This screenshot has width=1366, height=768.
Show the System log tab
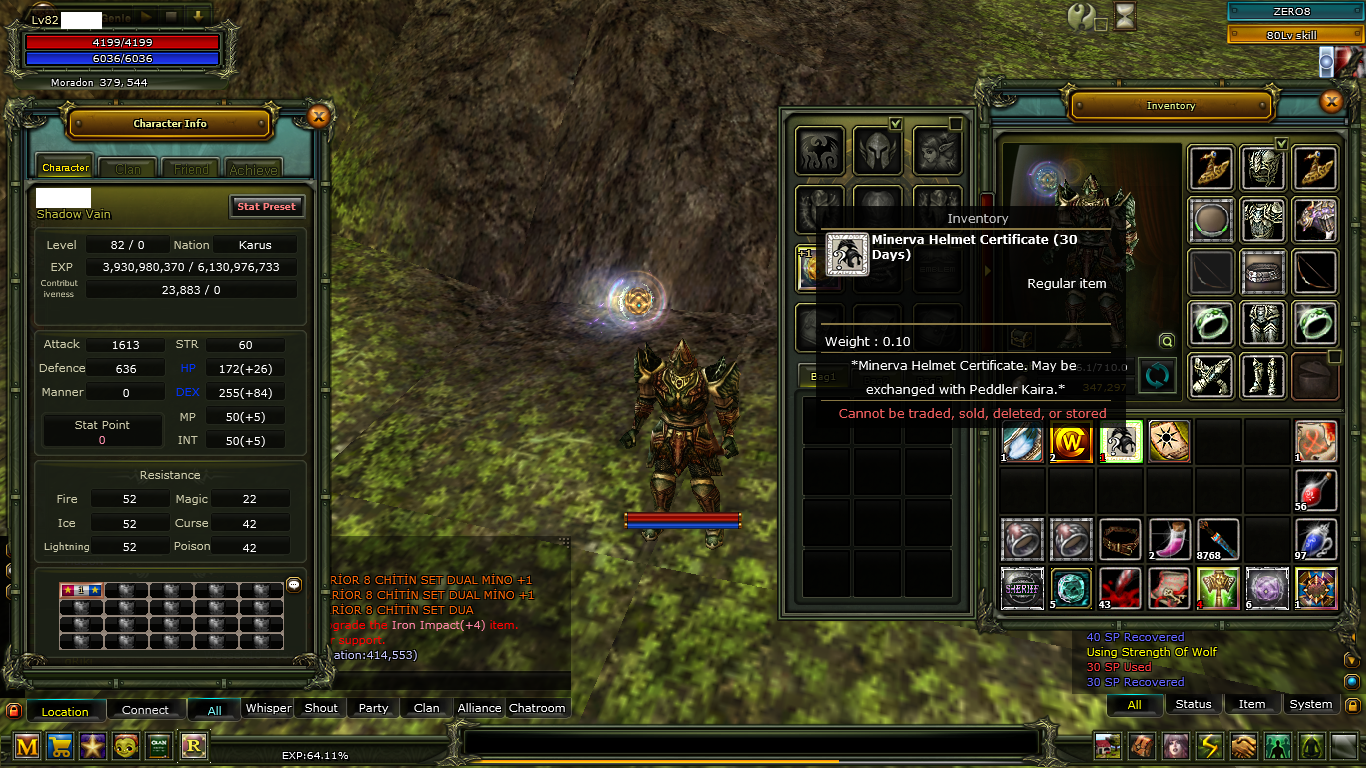[x=1310, y=704]
